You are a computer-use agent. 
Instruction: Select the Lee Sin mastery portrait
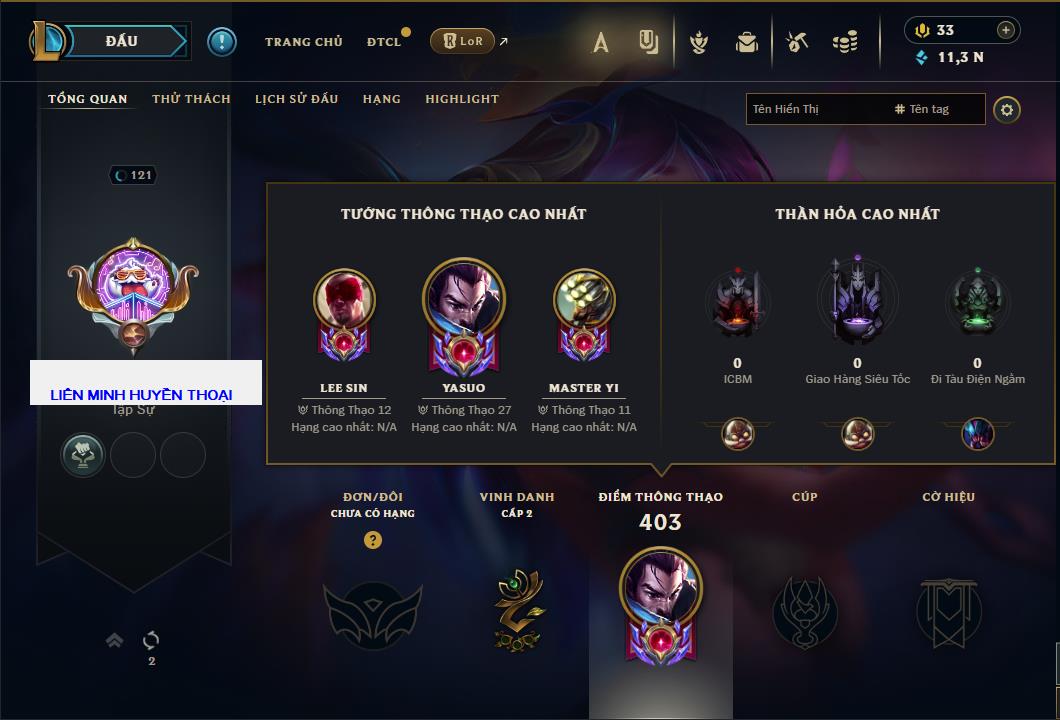344,300
